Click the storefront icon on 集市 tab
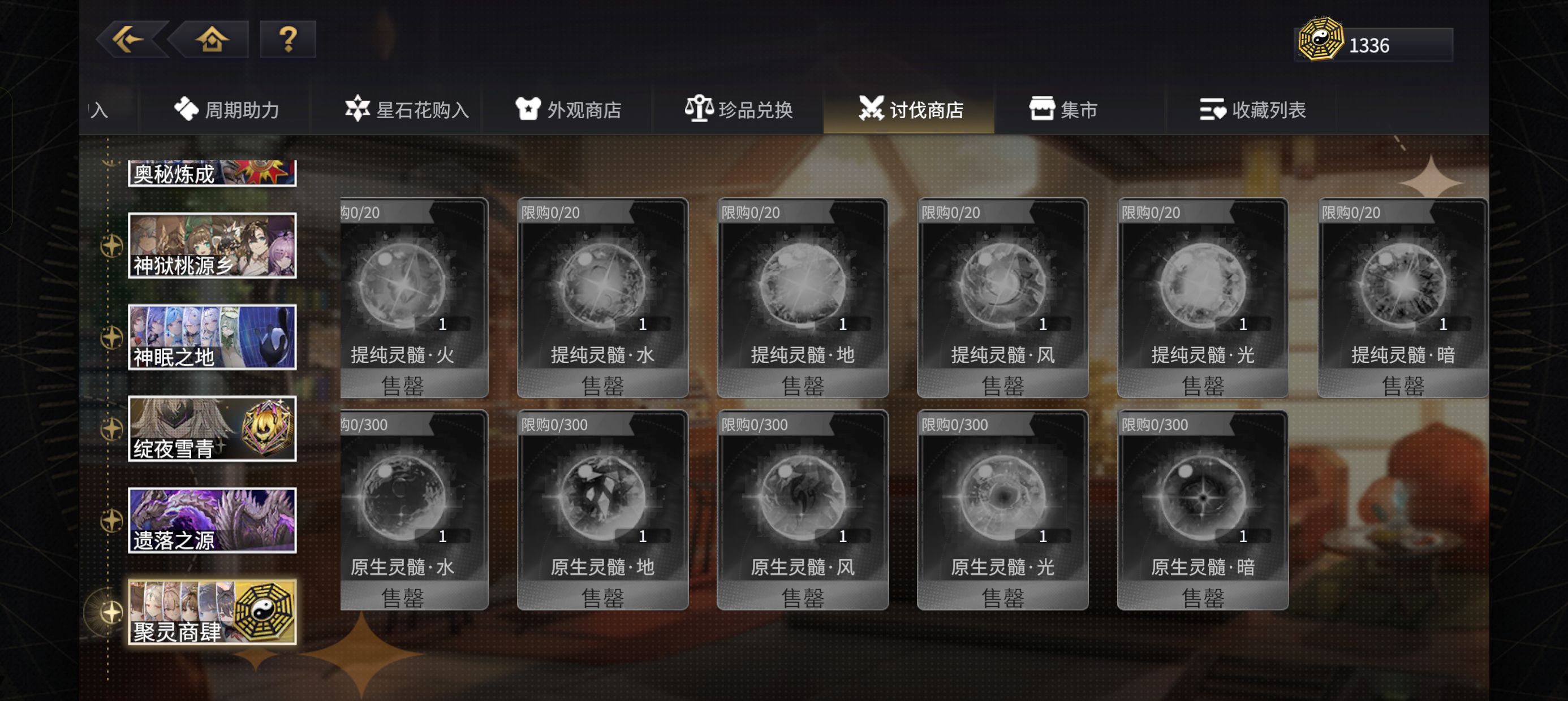The image size is (1568, 701). pos(1042,110)
